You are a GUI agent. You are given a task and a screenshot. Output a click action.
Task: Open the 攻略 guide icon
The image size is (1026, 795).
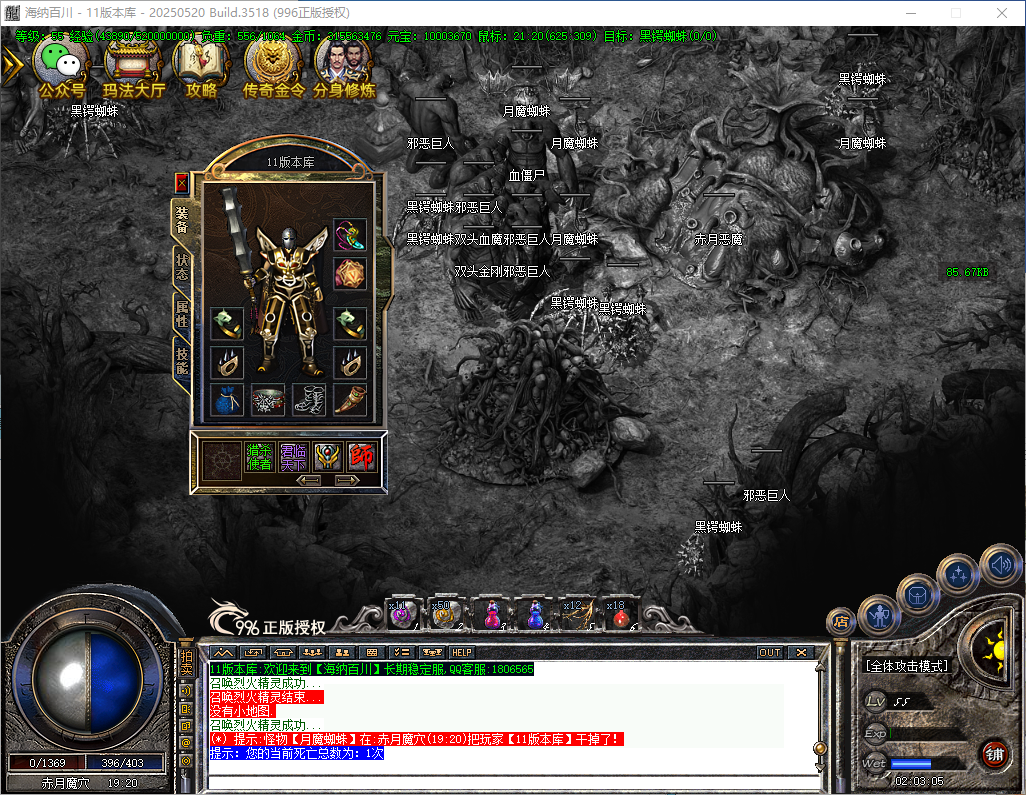click(x=201, y=66)
